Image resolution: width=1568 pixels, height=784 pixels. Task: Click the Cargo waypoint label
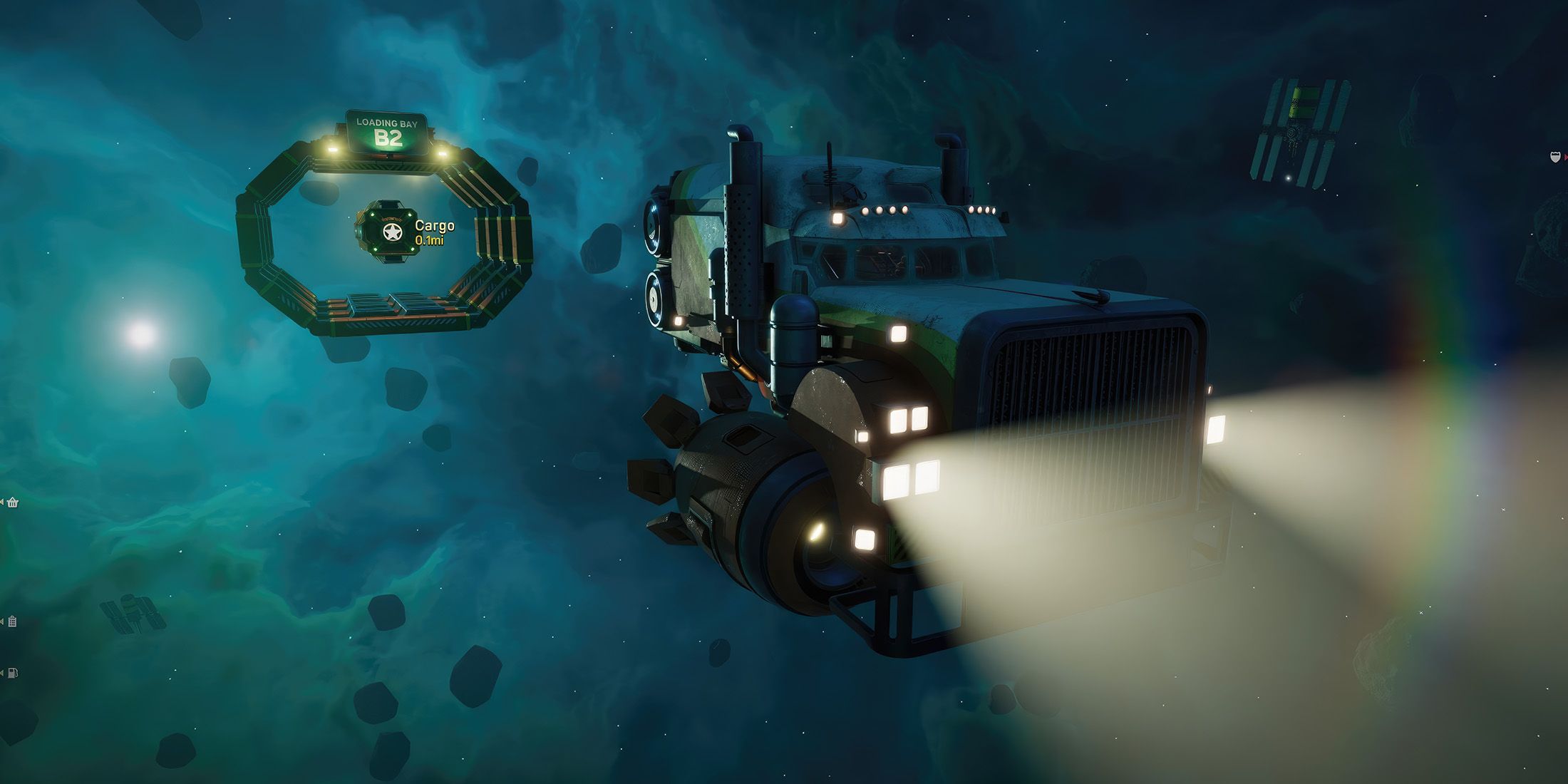pos(435,227)
